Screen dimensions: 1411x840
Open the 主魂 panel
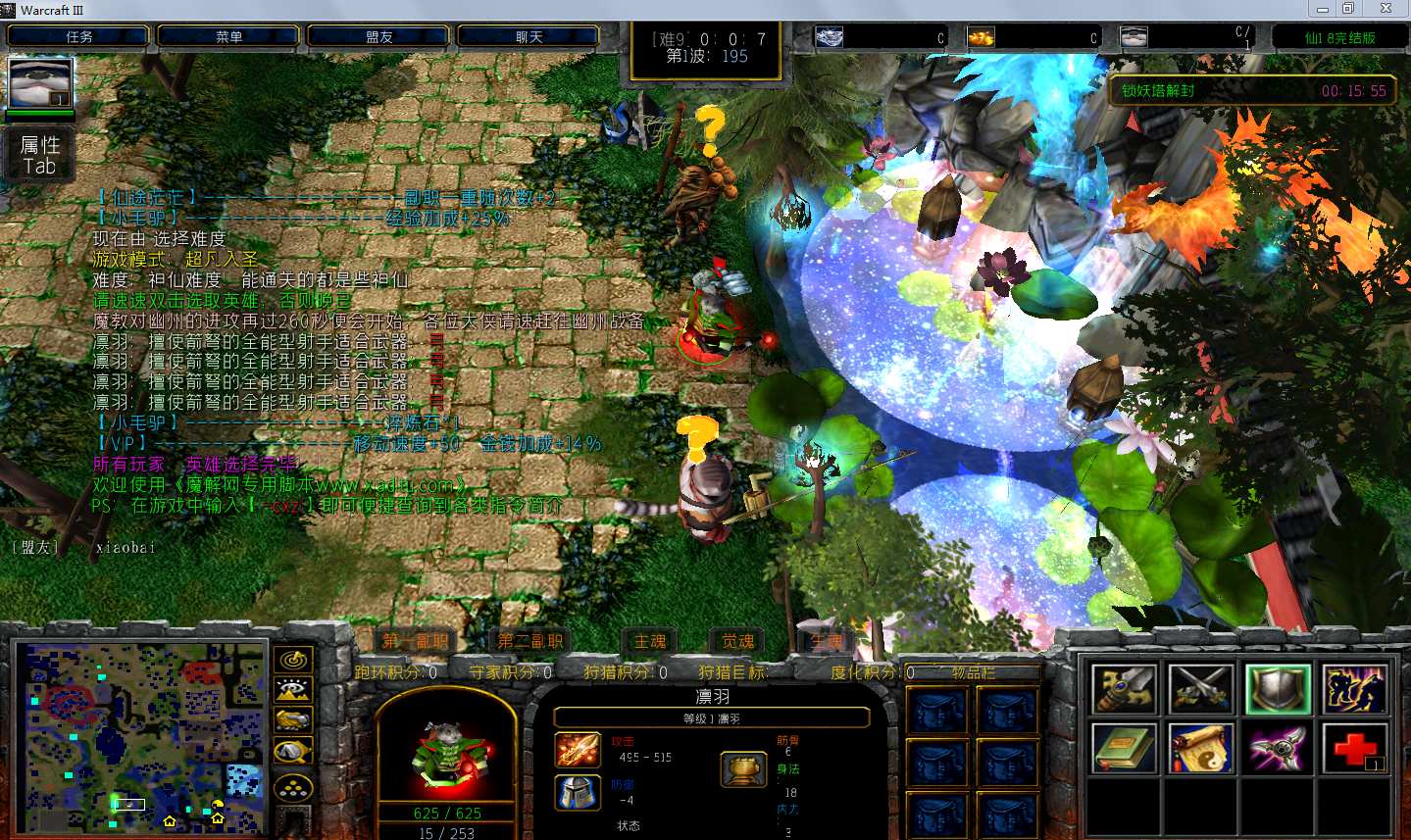[649, 641]
